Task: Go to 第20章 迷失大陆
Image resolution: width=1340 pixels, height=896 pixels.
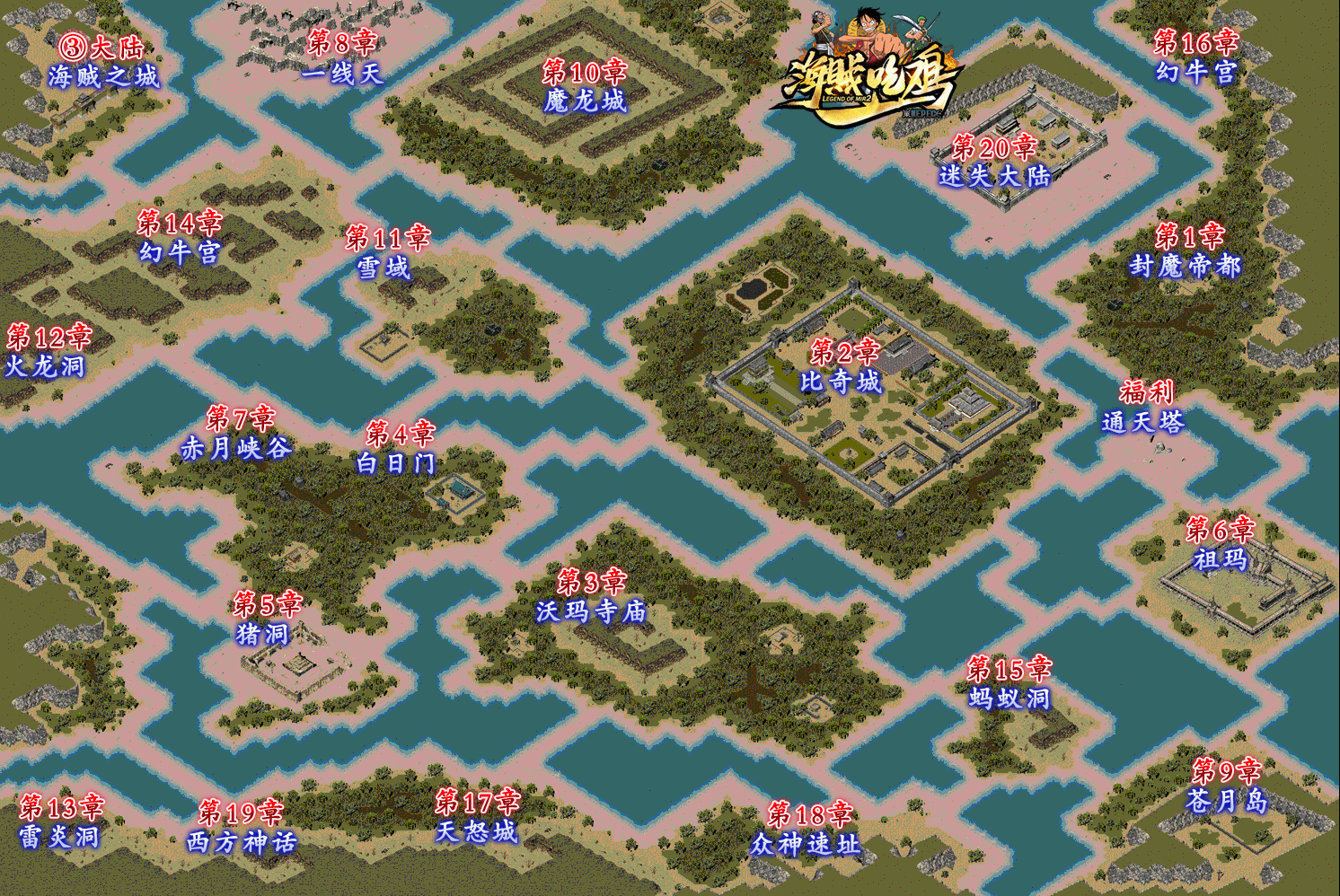Action: [x=994, y=161]
